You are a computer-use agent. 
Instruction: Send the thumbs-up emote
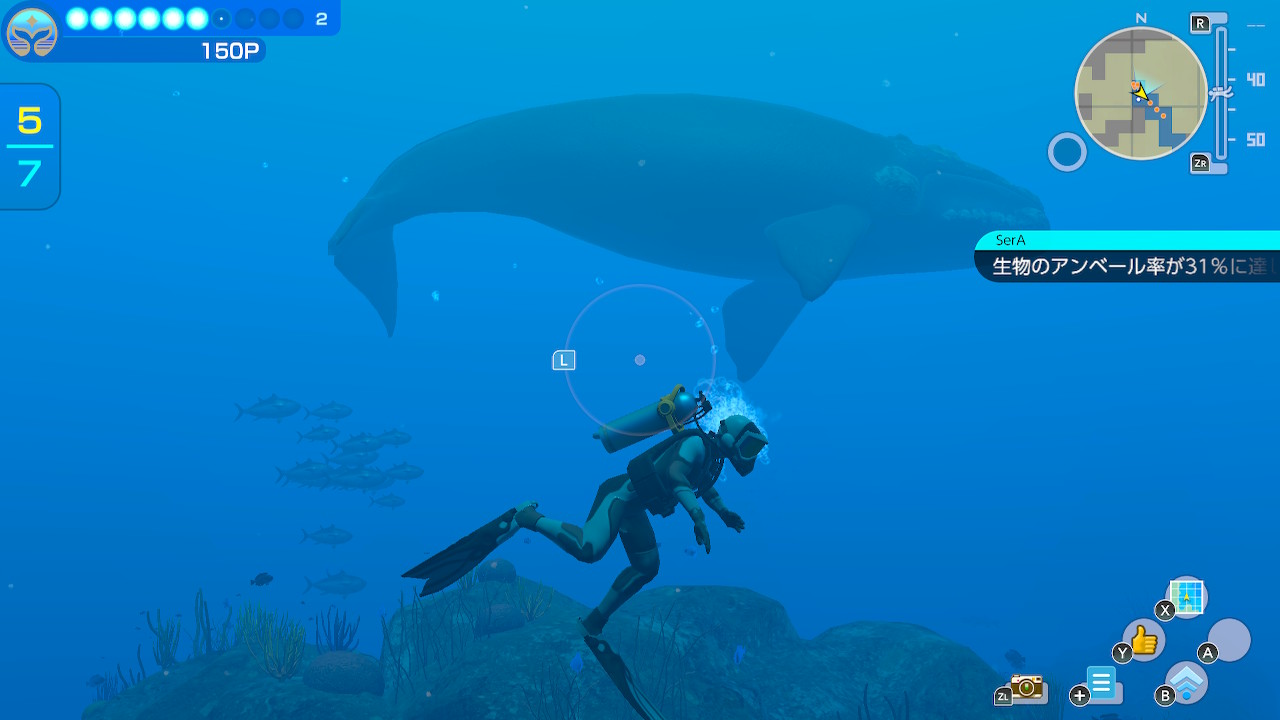1144,639
